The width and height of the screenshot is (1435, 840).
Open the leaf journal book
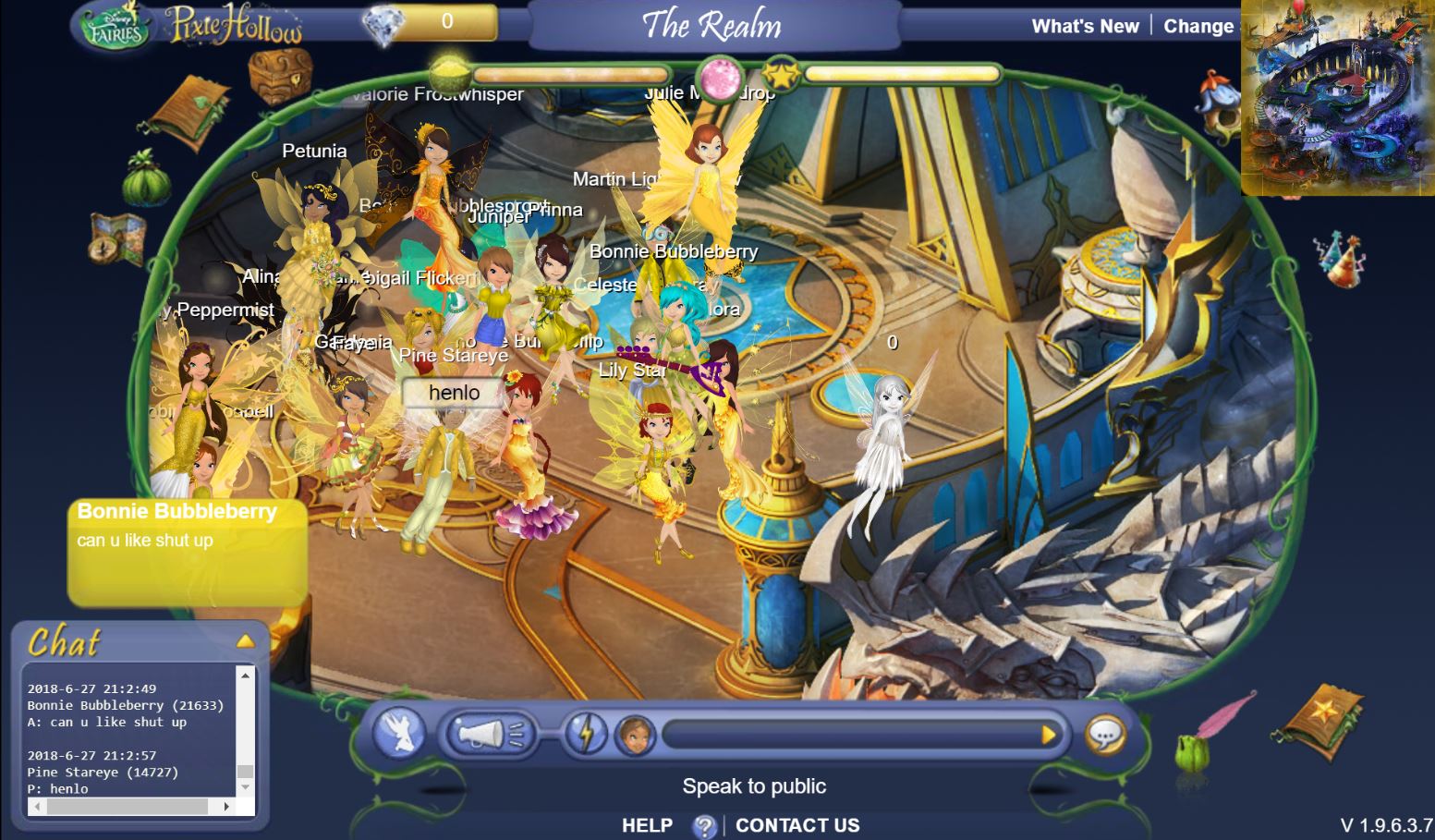point(189,113)
